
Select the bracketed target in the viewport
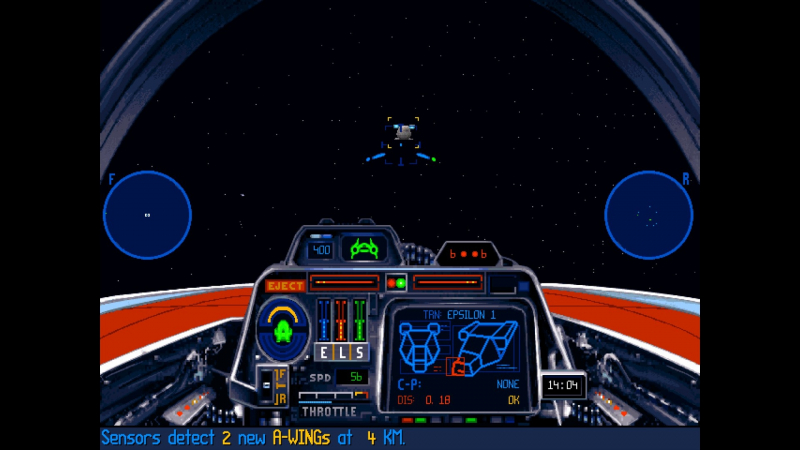click(403, 131)
